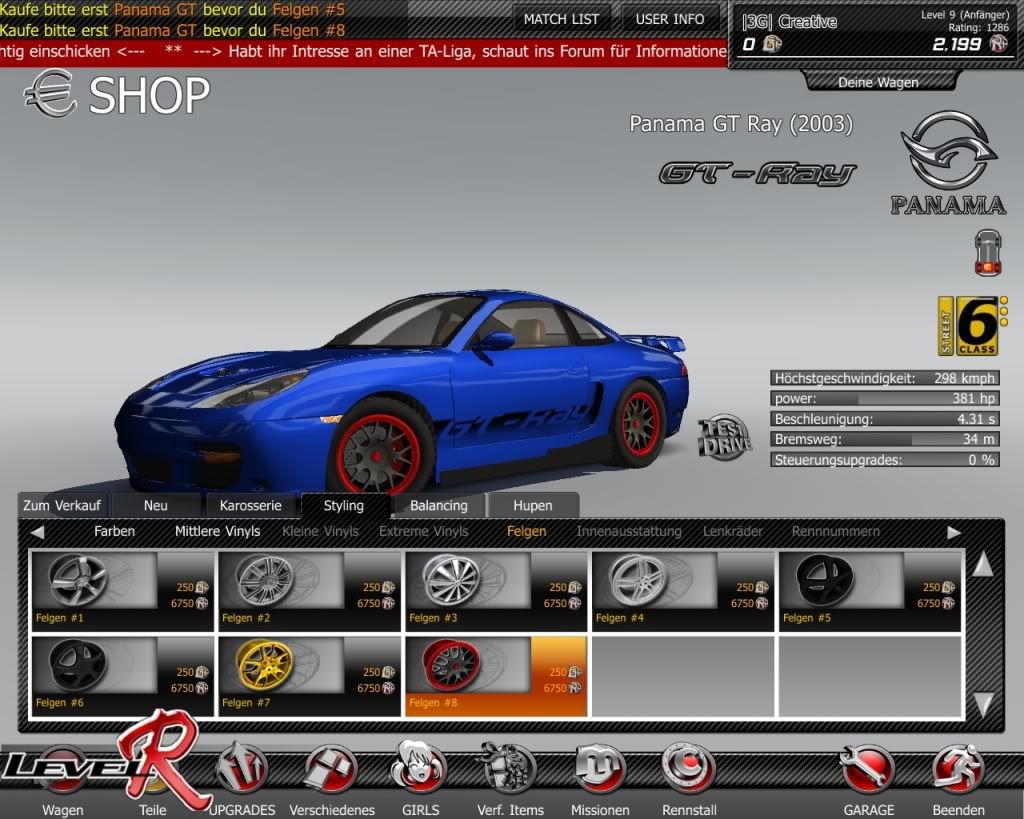Open the Hupen tab
The image size is (1024, 819).
(532, 505)
